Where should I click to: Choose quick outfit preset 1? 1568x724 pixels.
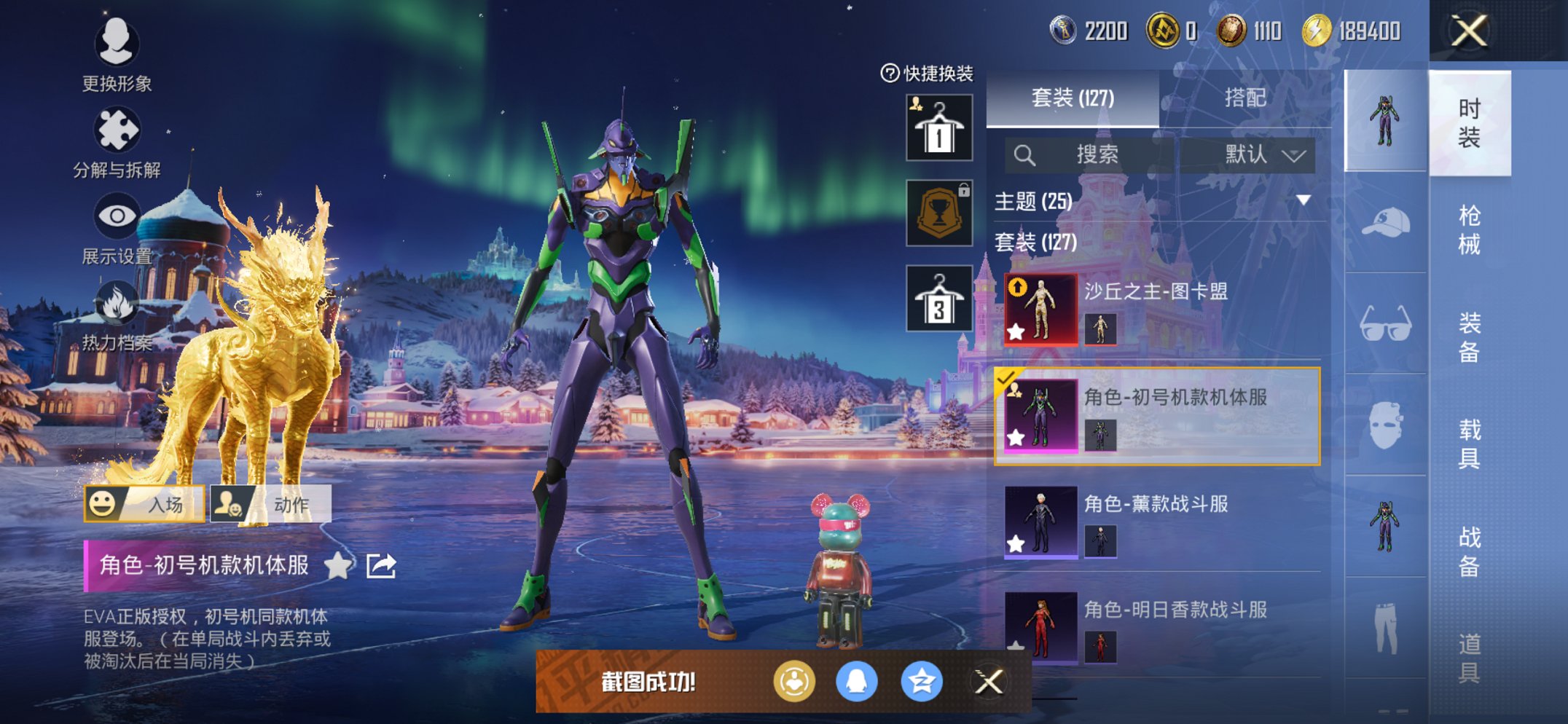click(x=938, y=128)
